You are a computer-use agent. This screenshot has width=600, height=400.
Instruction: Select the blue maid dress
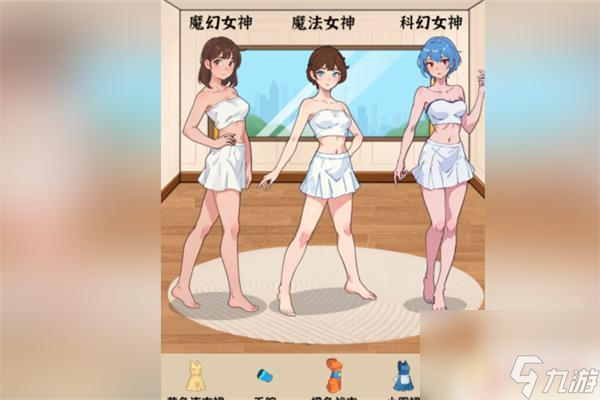click(402, 376)
